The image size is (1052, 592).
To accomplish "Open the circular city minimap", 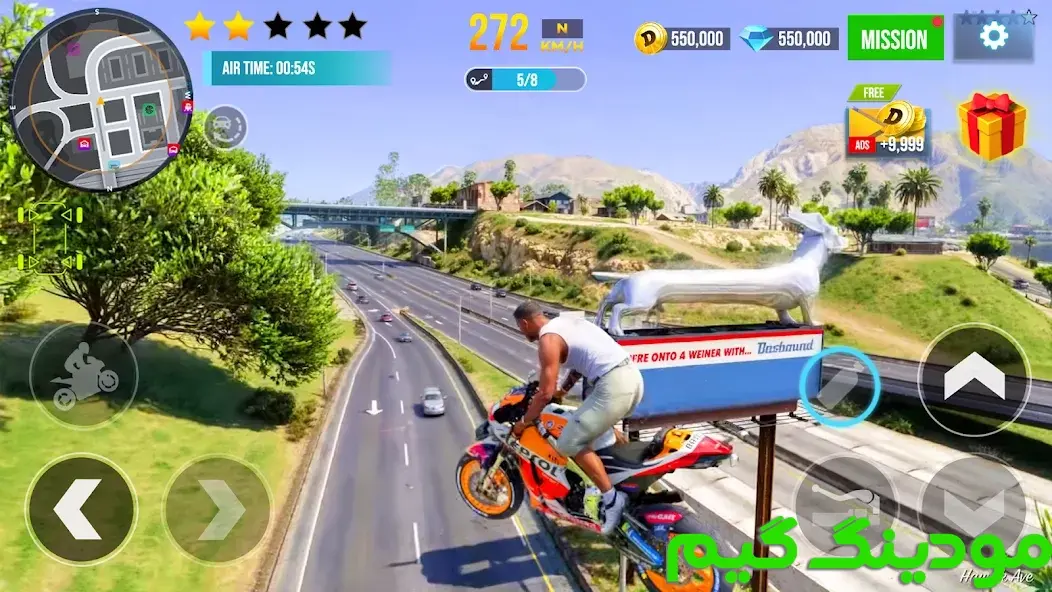I will click(100, 98).
